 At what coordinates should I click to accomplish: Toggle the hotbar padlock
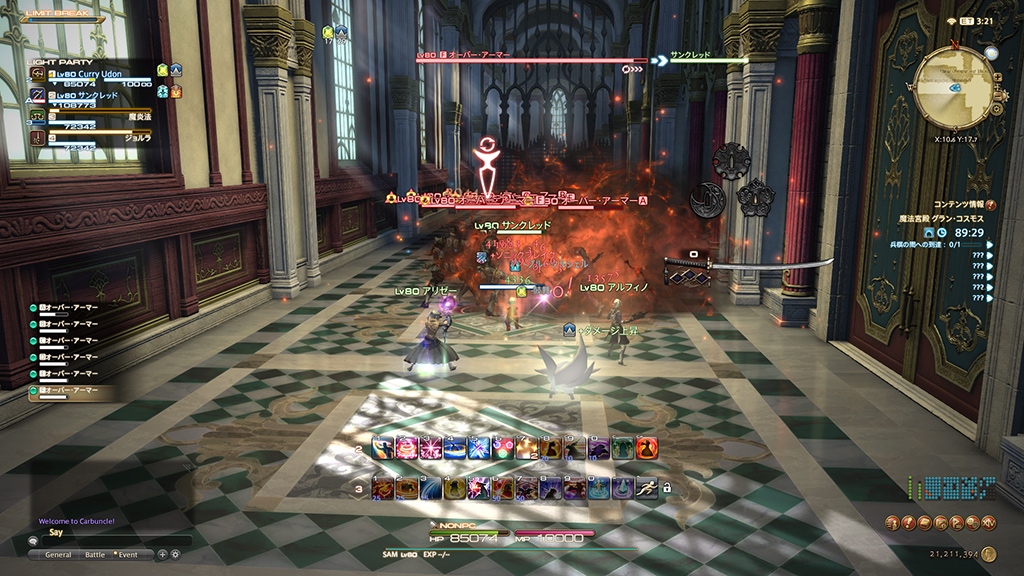(x=667, y=488)
